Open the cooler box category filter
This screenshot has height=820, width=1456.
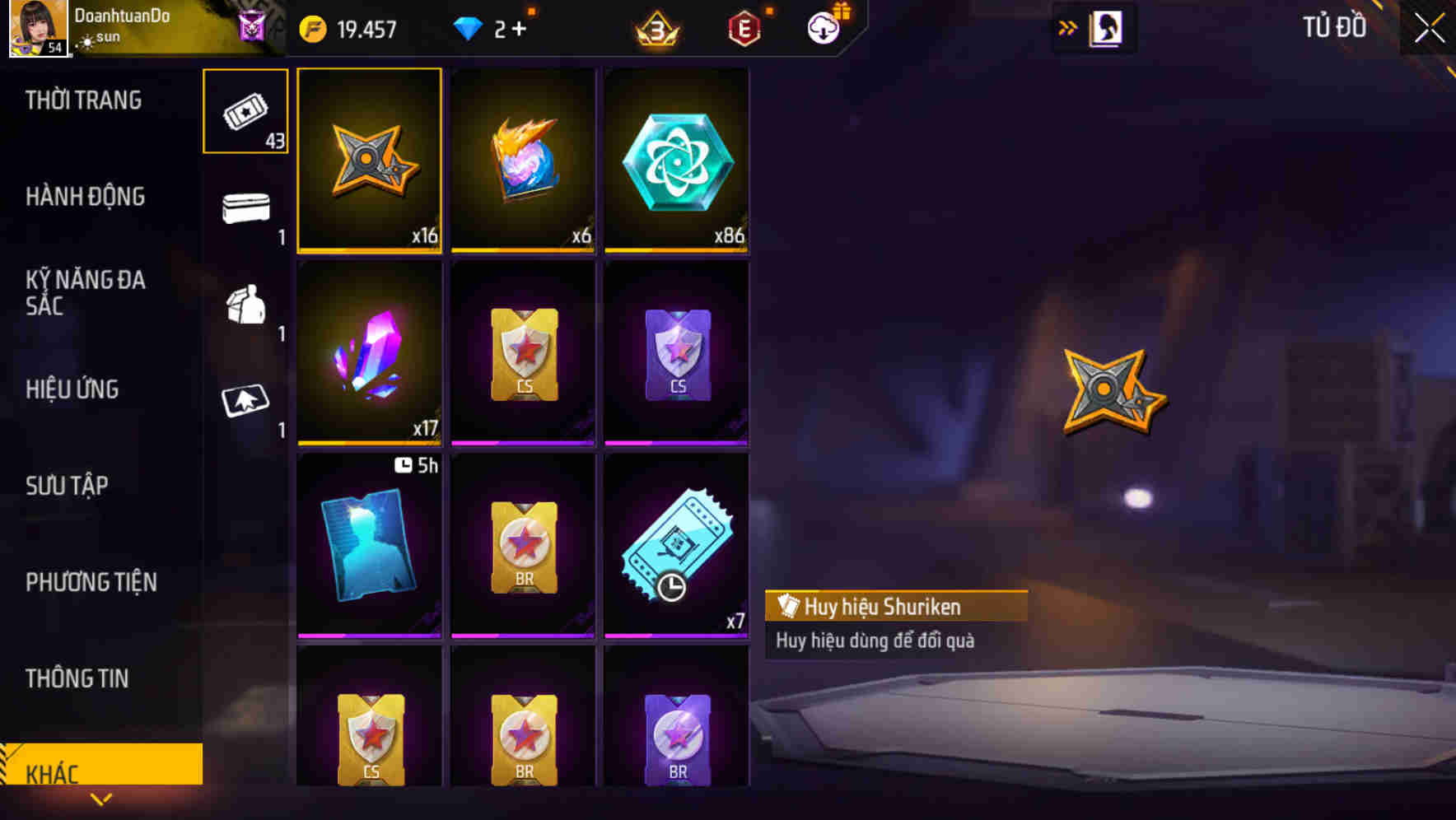click(x=244, y=210)
